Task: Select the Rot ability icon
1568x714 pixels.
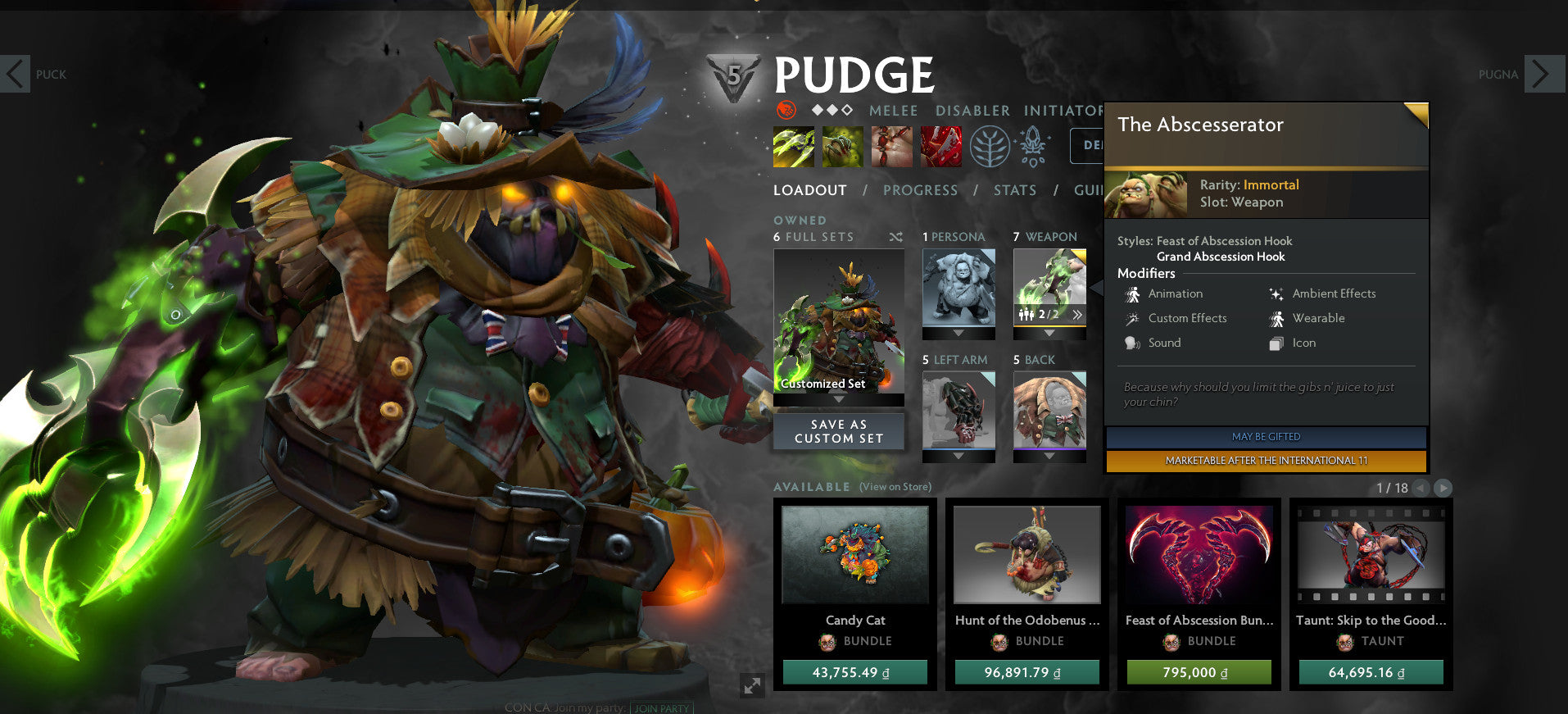Action: tap(841, 145)
